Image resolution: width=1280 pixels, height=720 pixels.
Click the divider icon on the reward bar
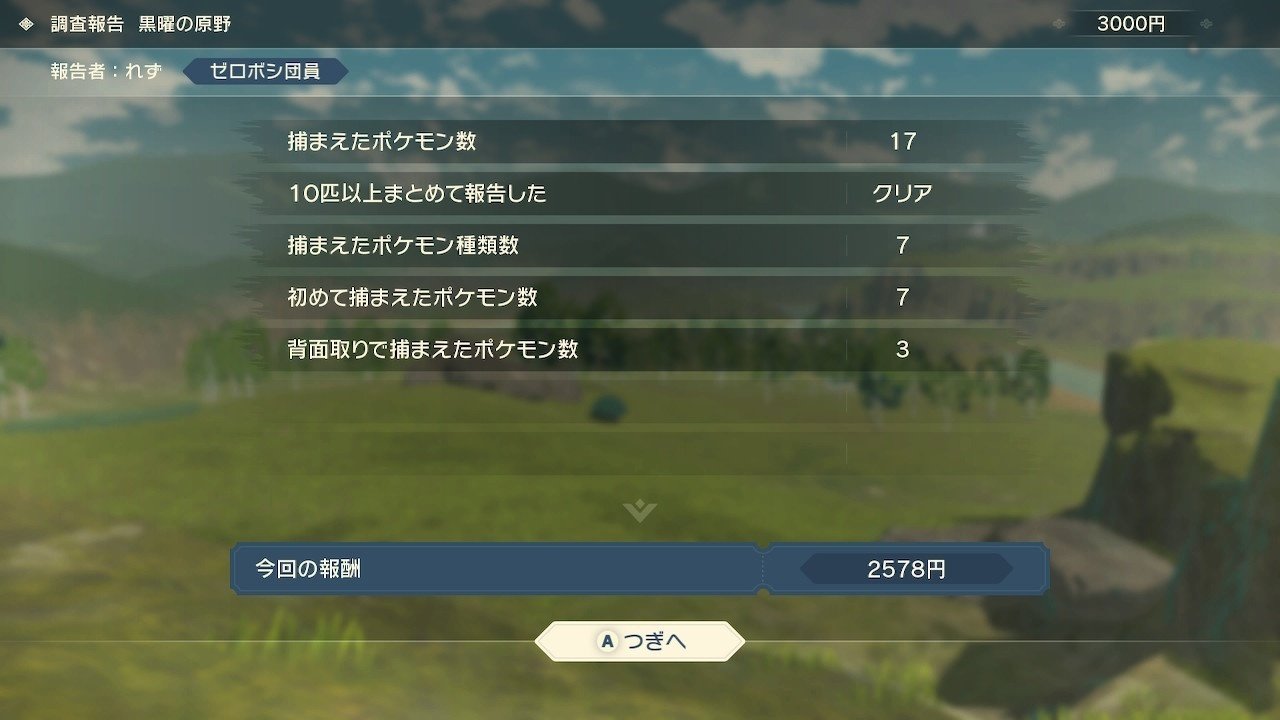pos(765,569)
